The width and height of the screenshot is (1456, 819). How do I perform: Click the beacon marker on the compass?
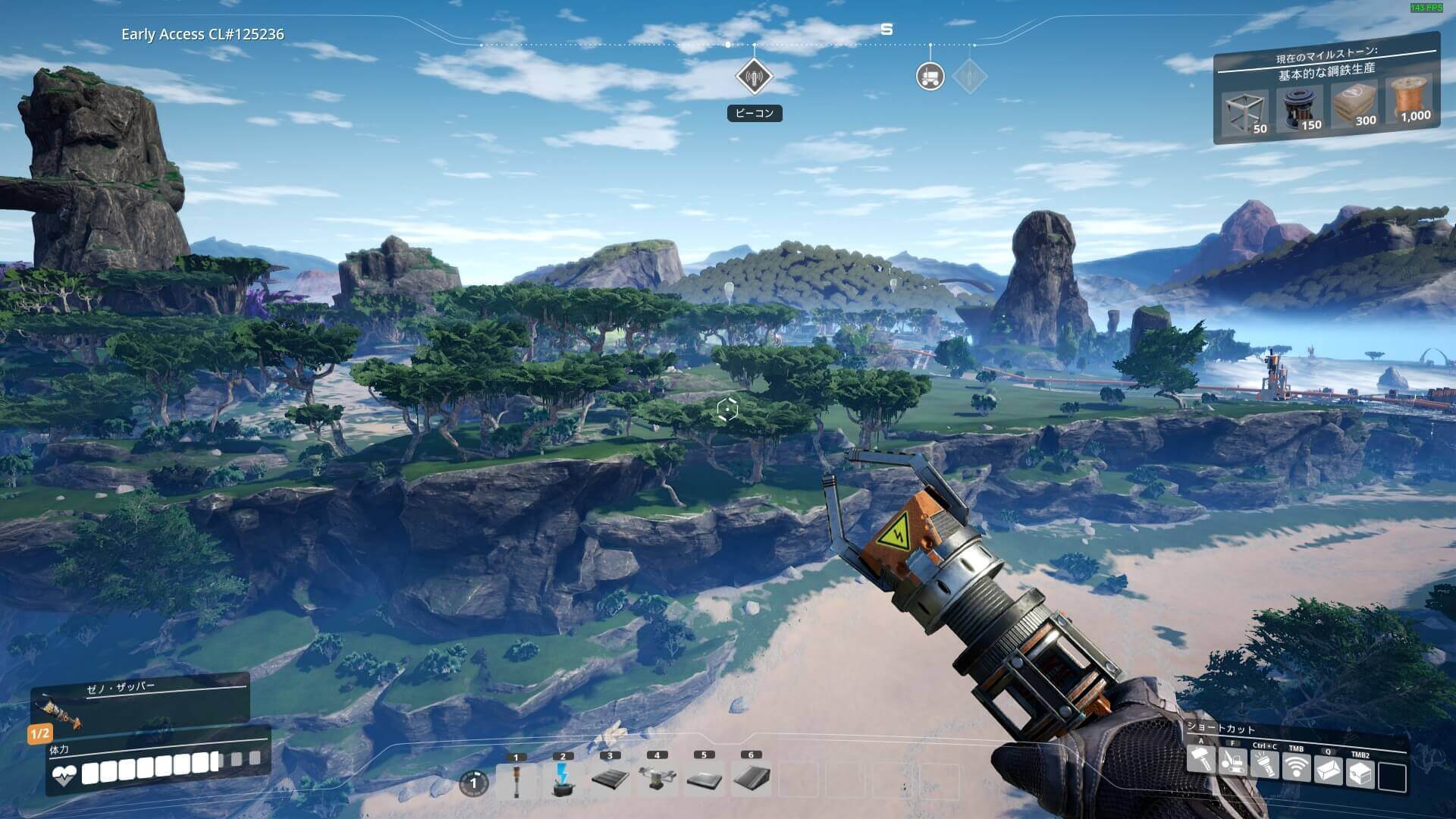[x=754, y=77]
